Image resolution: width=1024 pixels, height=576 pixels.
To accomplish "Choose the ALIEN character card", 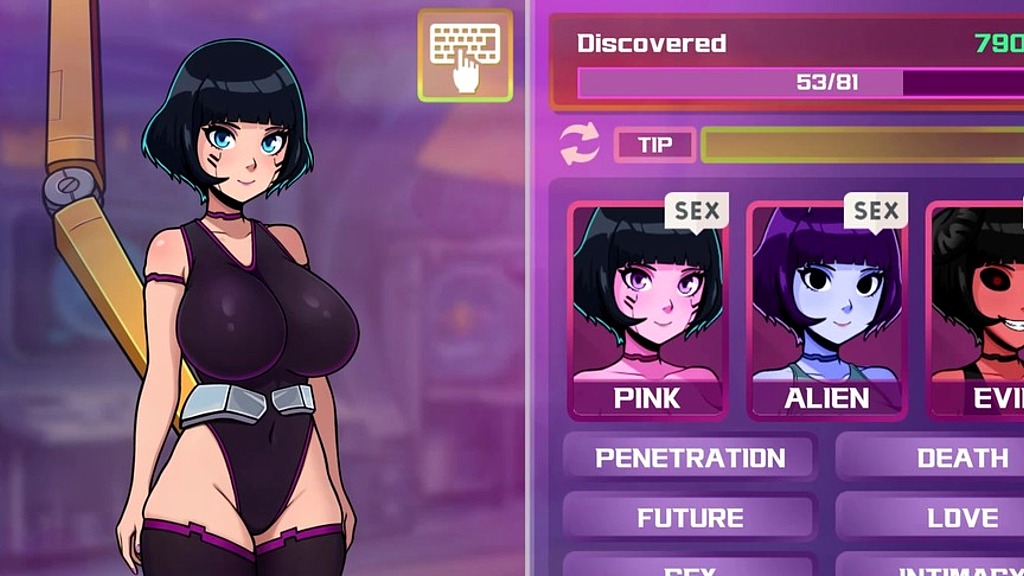I will click(826, 310).
